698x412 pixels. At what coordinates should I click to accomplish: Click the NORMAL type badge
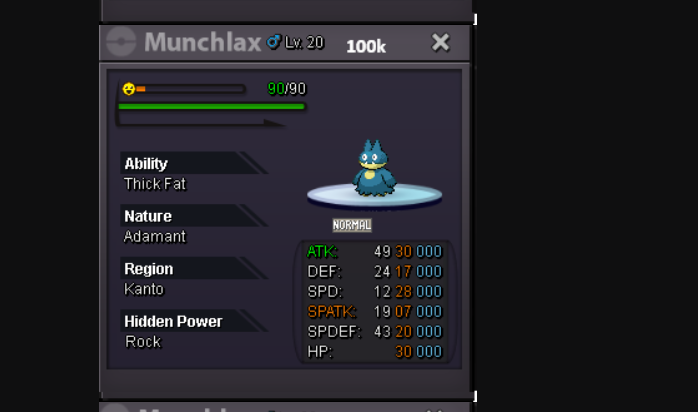[352, 225]
